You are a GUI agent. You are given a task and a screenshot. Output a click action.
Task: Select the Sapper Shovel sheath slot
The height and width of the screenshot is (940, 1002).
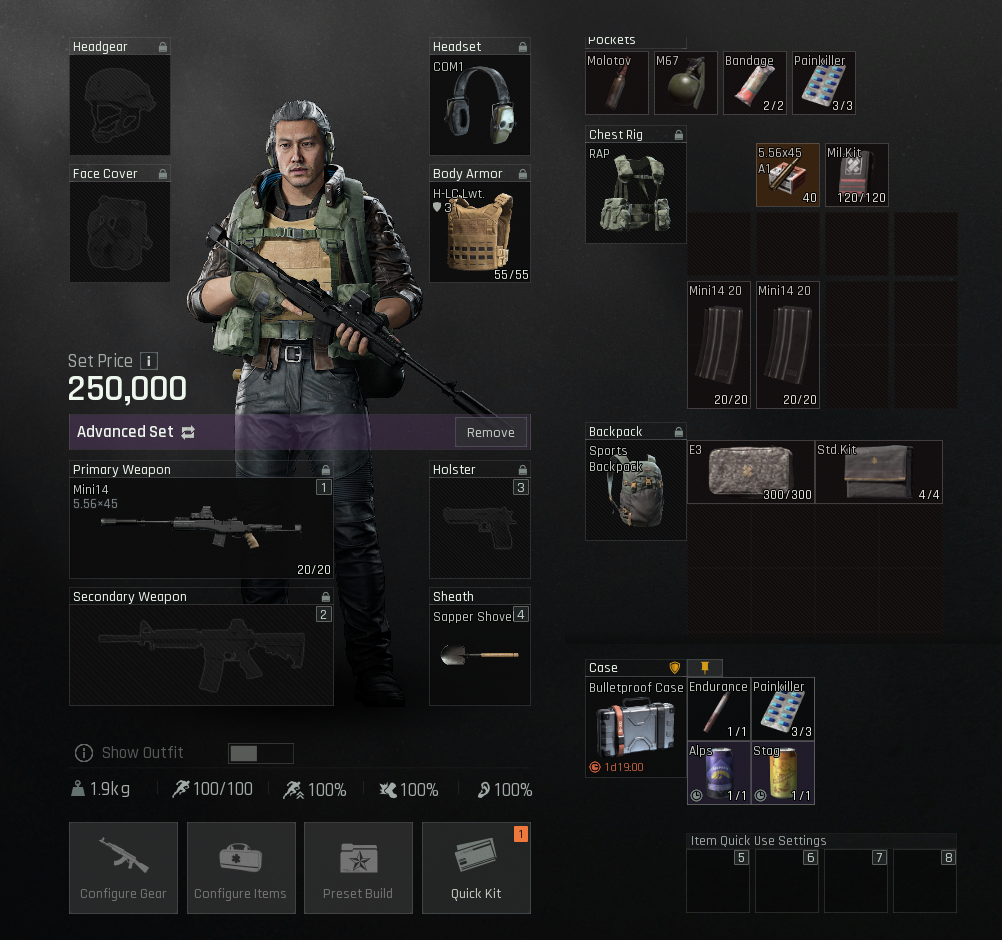click(479, 655)
